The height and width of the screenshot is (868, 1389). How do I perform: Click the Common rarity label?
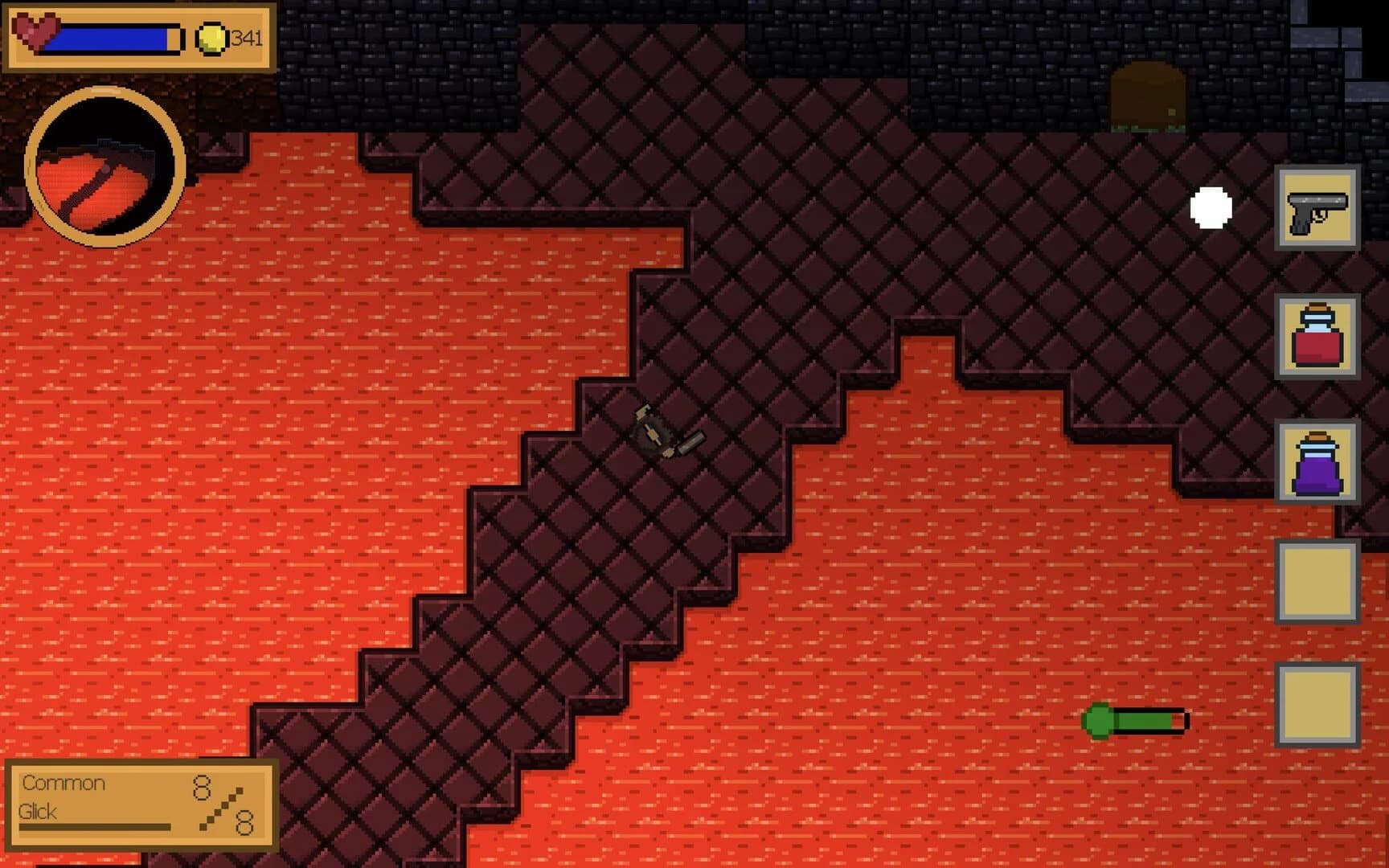(x=63, y=784)
